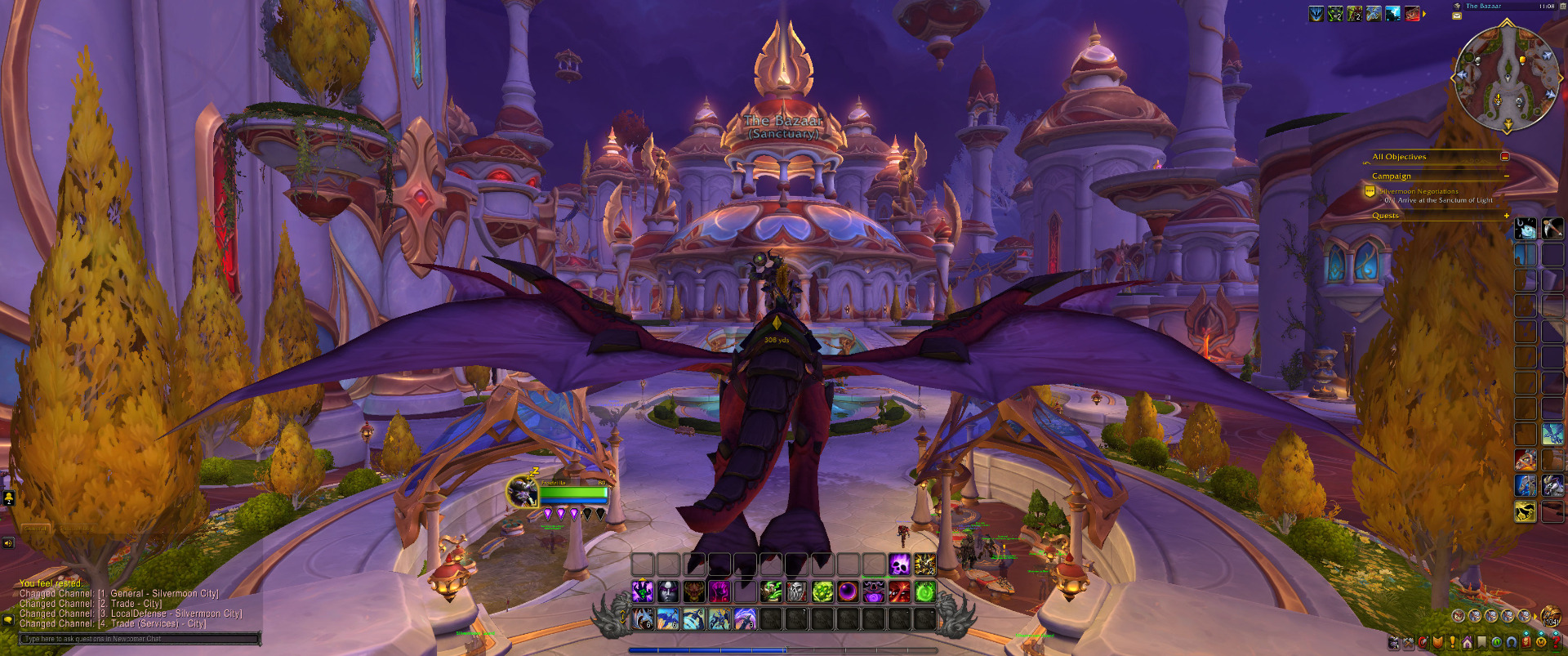The height and width of the screenshot is (656, 1568).
Task: Collapse the Campaign objectives section
Action: [1506, 176]
